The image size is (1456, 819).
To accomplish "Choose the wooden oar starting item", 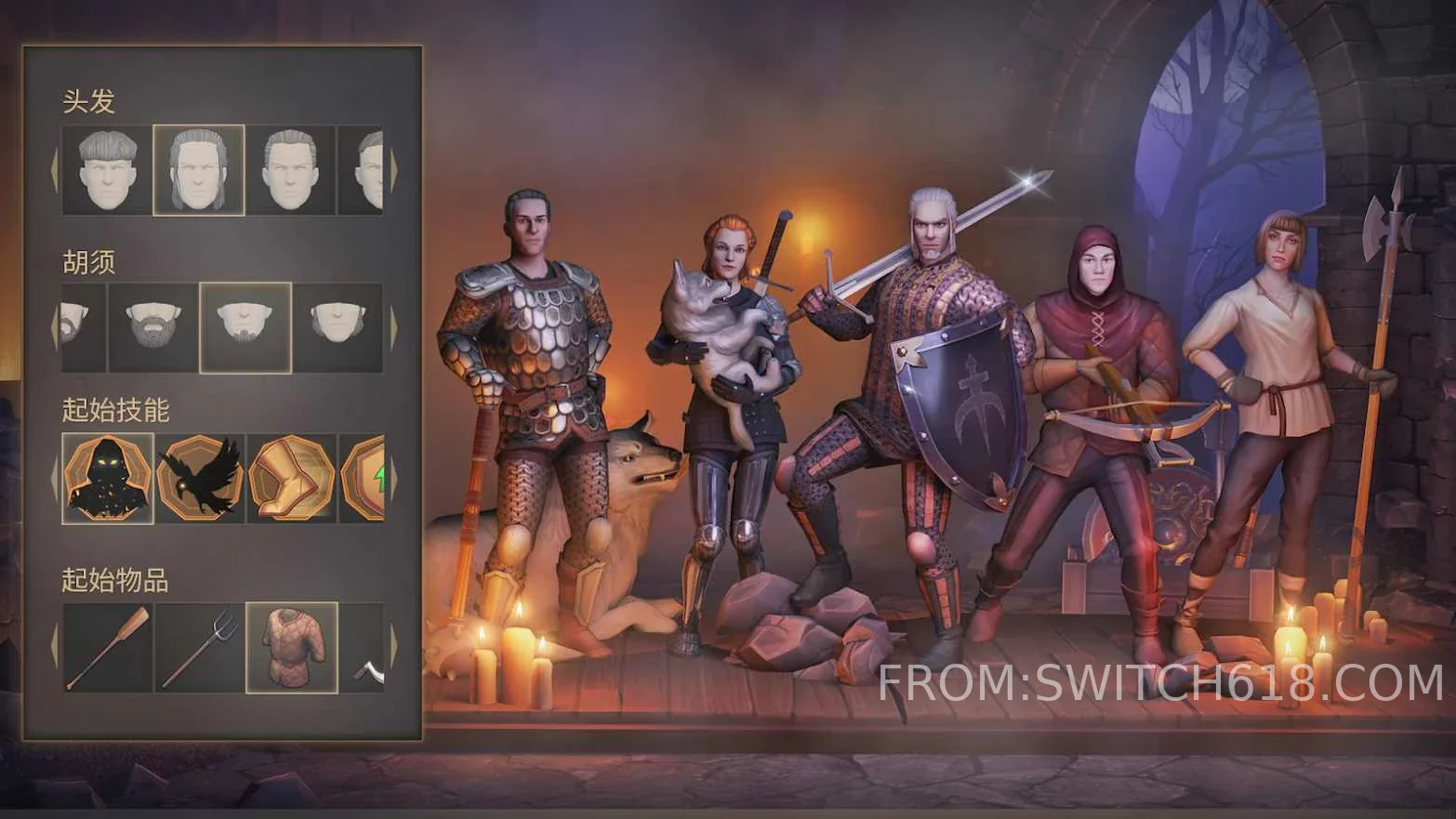I will click(108, 648).
